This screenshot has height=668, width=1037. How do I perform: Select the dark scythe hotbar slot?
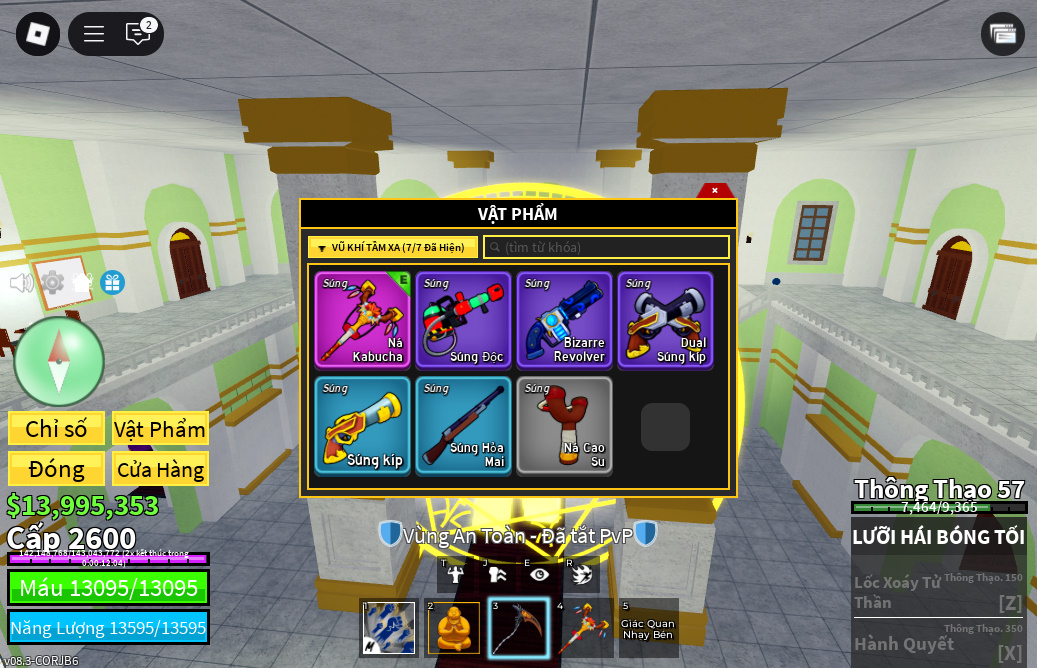coord(518,628)
